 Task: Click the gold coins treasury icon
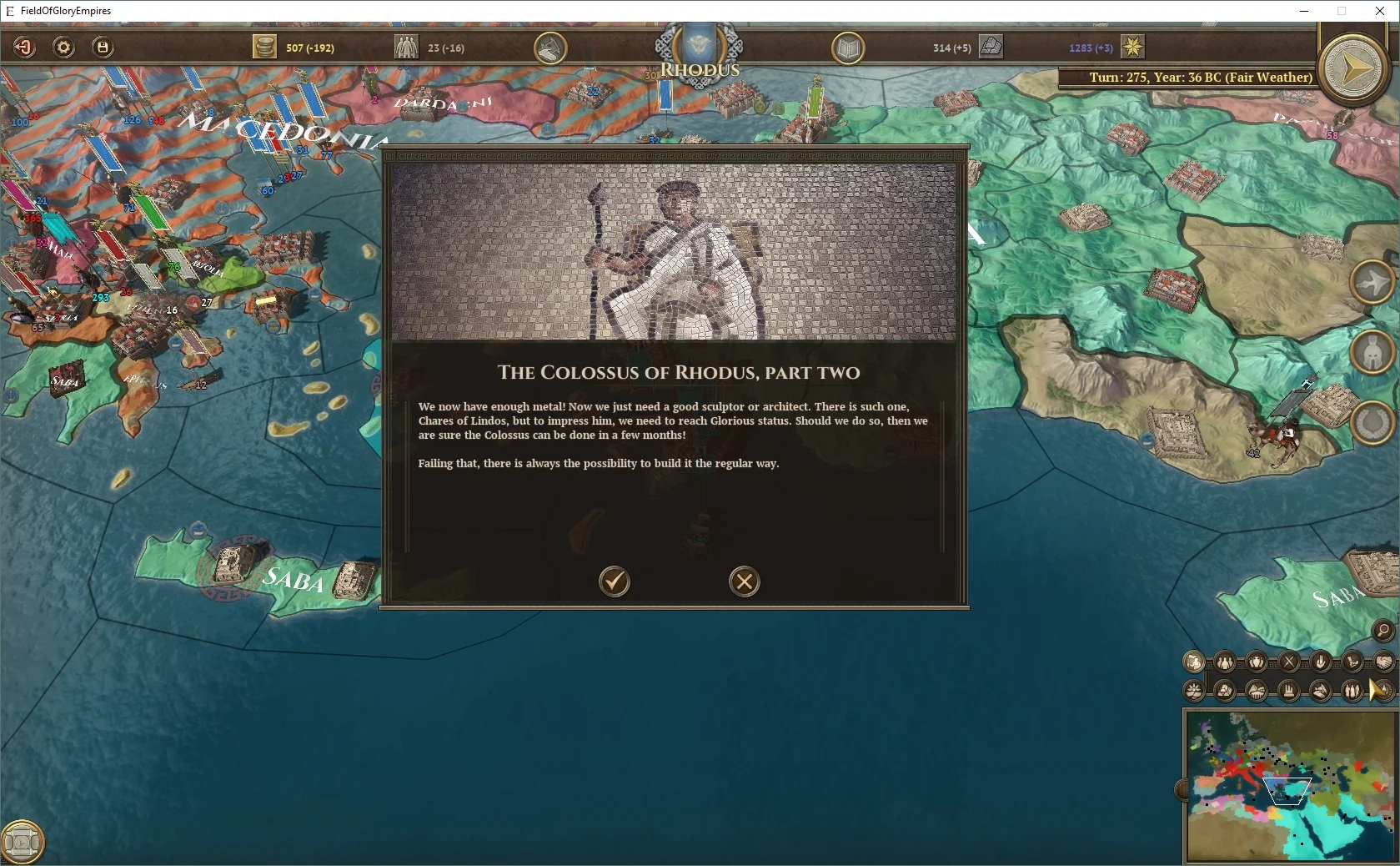pos(265,48)
